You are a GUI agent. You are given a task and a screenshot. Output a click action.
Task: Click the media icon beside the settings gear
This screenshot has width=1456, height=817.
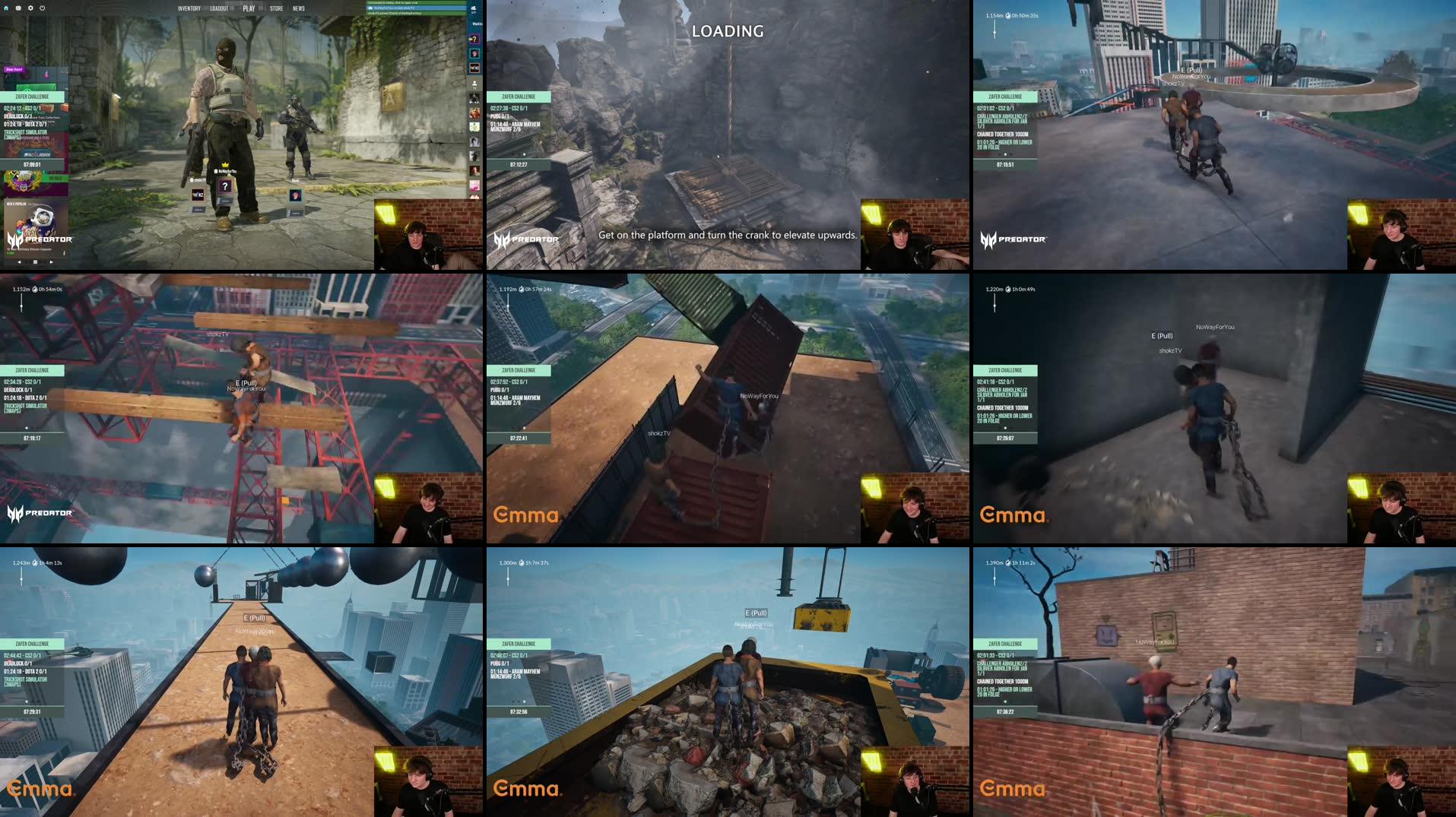[17, 8]
